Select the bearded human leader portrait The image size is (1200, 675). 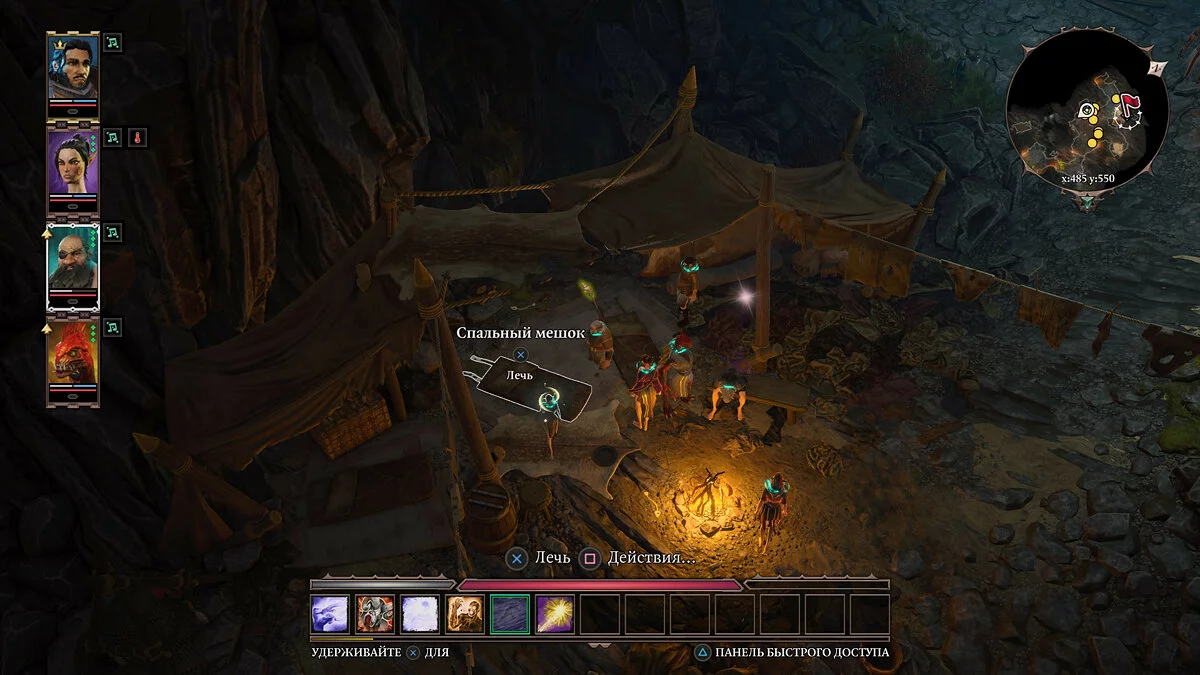[73, 68]
